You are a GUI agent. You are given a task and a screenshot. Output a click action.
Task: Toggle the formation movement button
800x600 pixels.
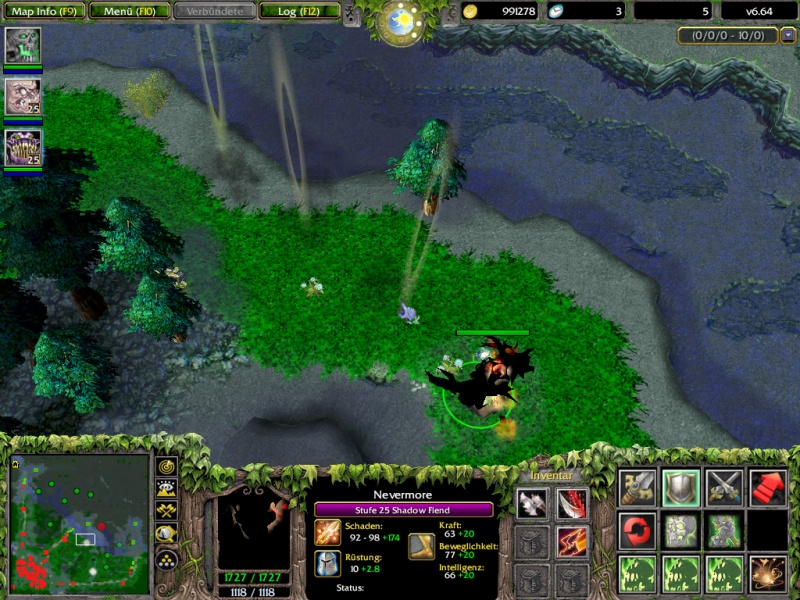click(x=166, y=558)
